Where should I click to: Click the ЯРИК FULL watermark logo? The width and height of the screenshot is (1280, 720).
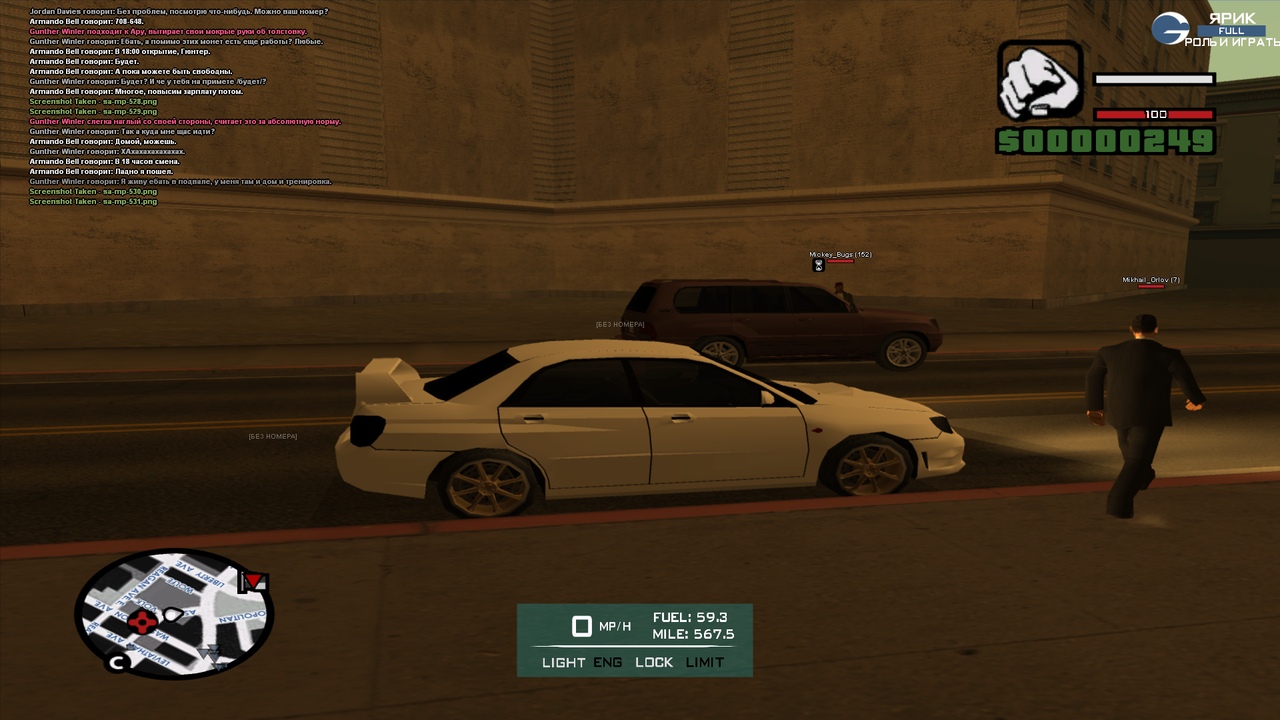click(1214, 29)
